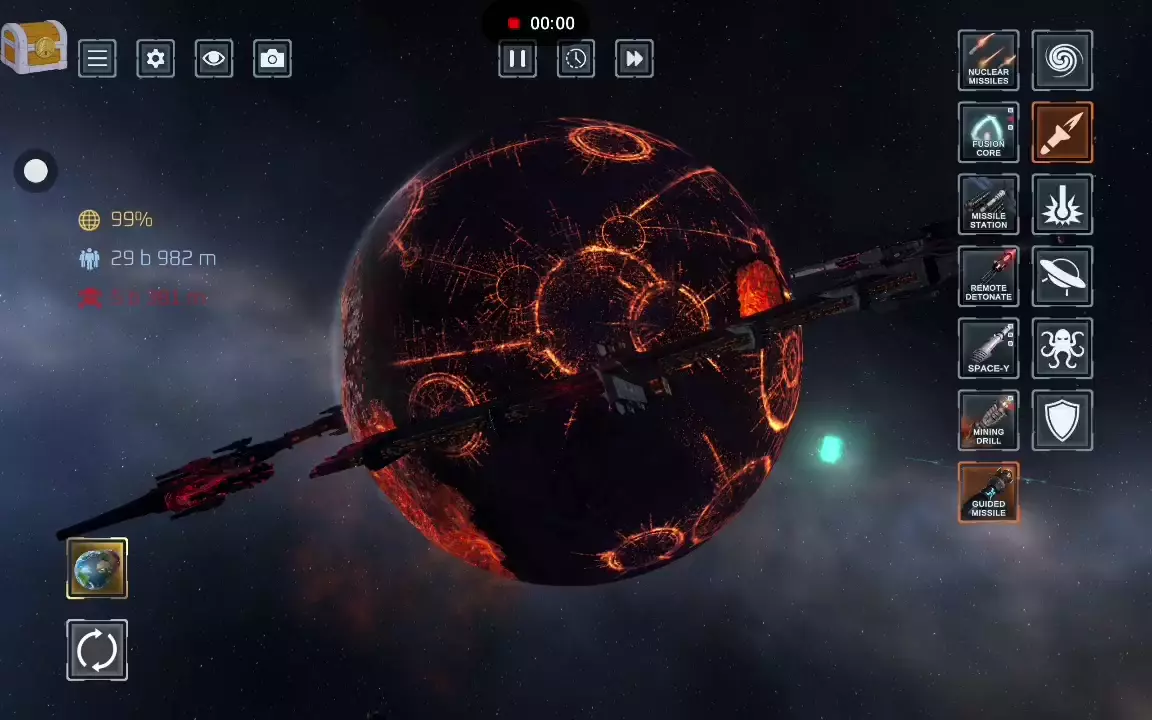Toggle interface visibility with the eye icon
This screenshot has height=720, width=1152.
point(213,59)
